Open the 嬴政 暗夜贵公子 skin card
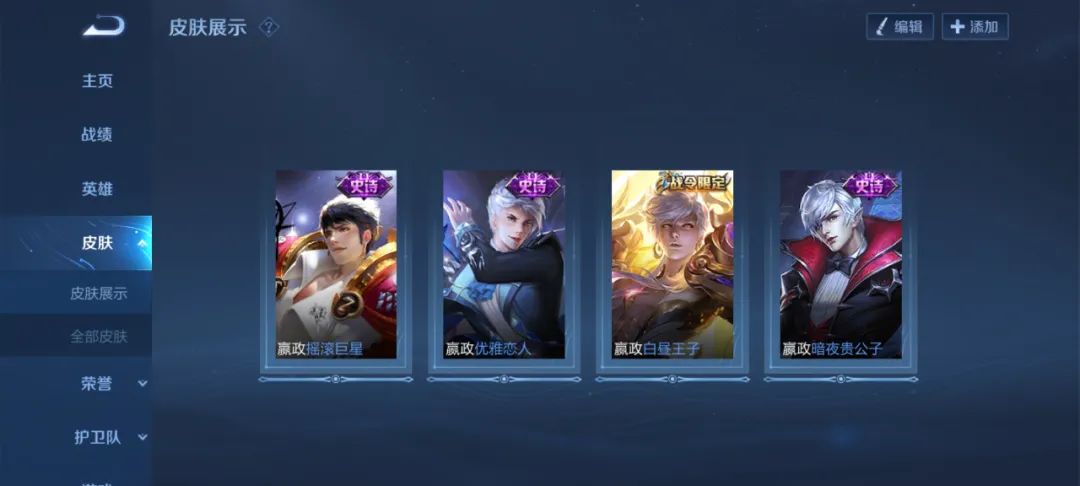The width and height of the screenshot is (1080, 486). click(840, 265)
